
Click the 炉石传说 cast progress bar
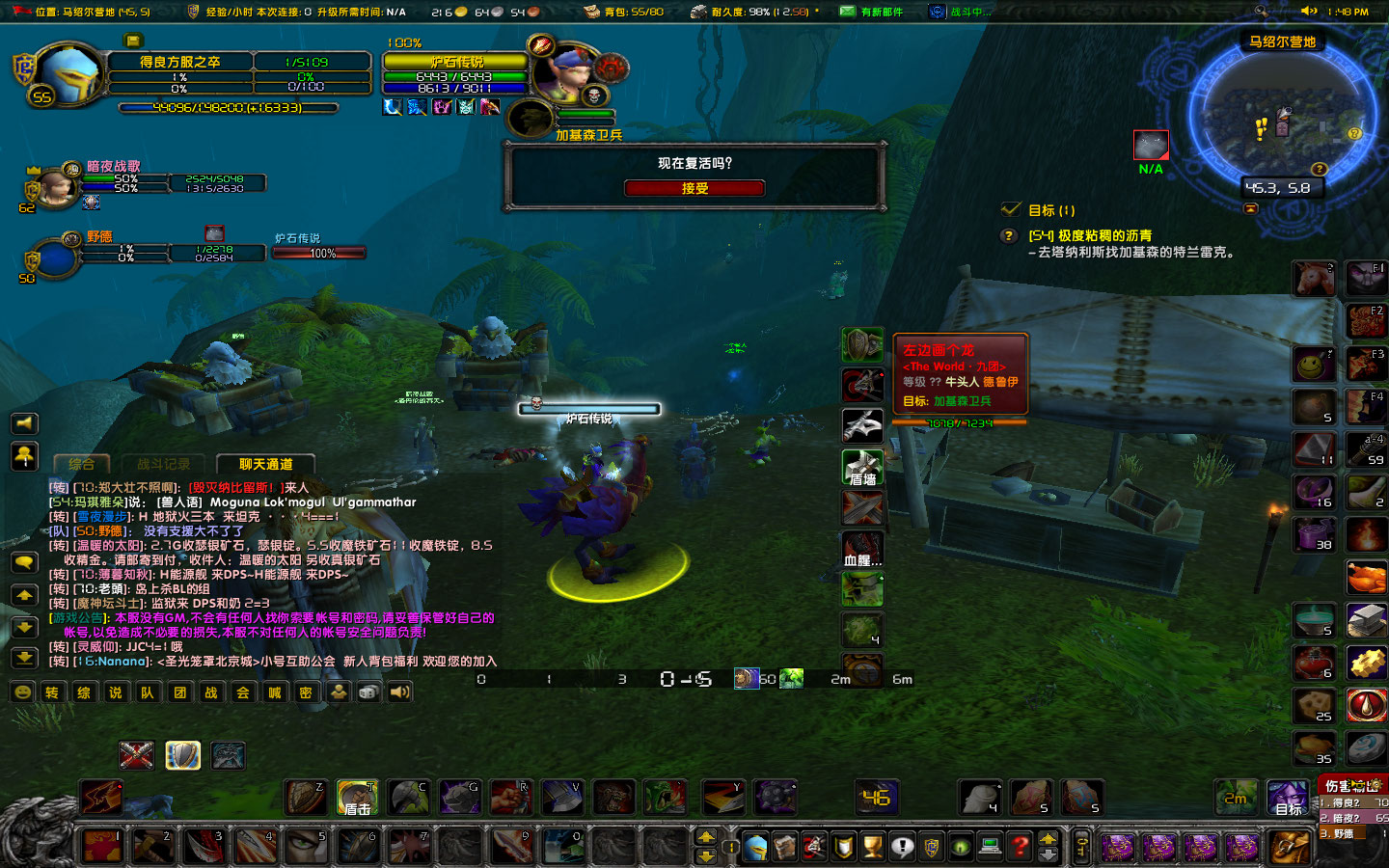588,408
